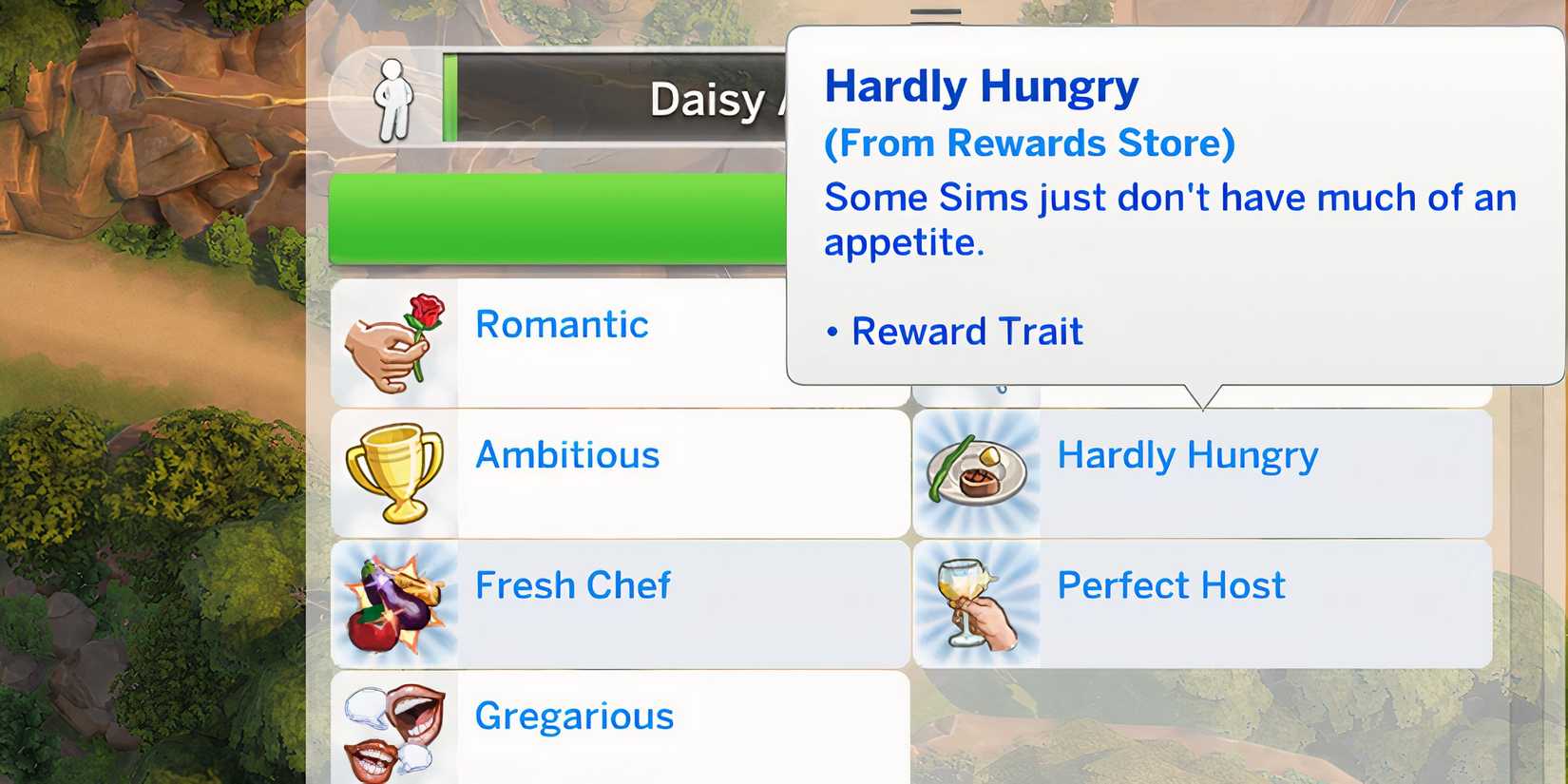Select the Hardly Hungry trait entry

click(x=1202, y=472)
